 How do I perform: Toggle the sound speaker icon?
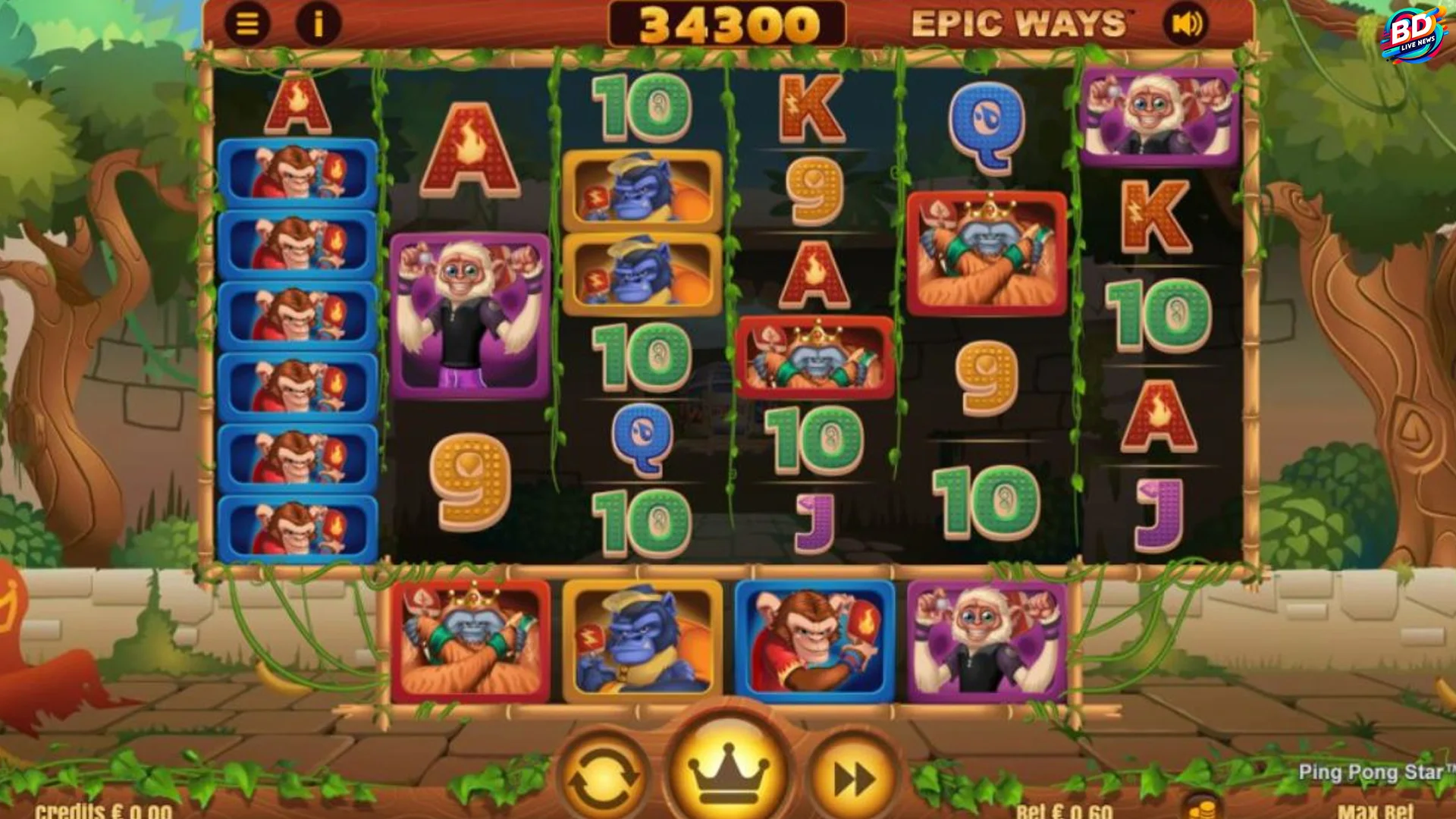point(1186,24)
